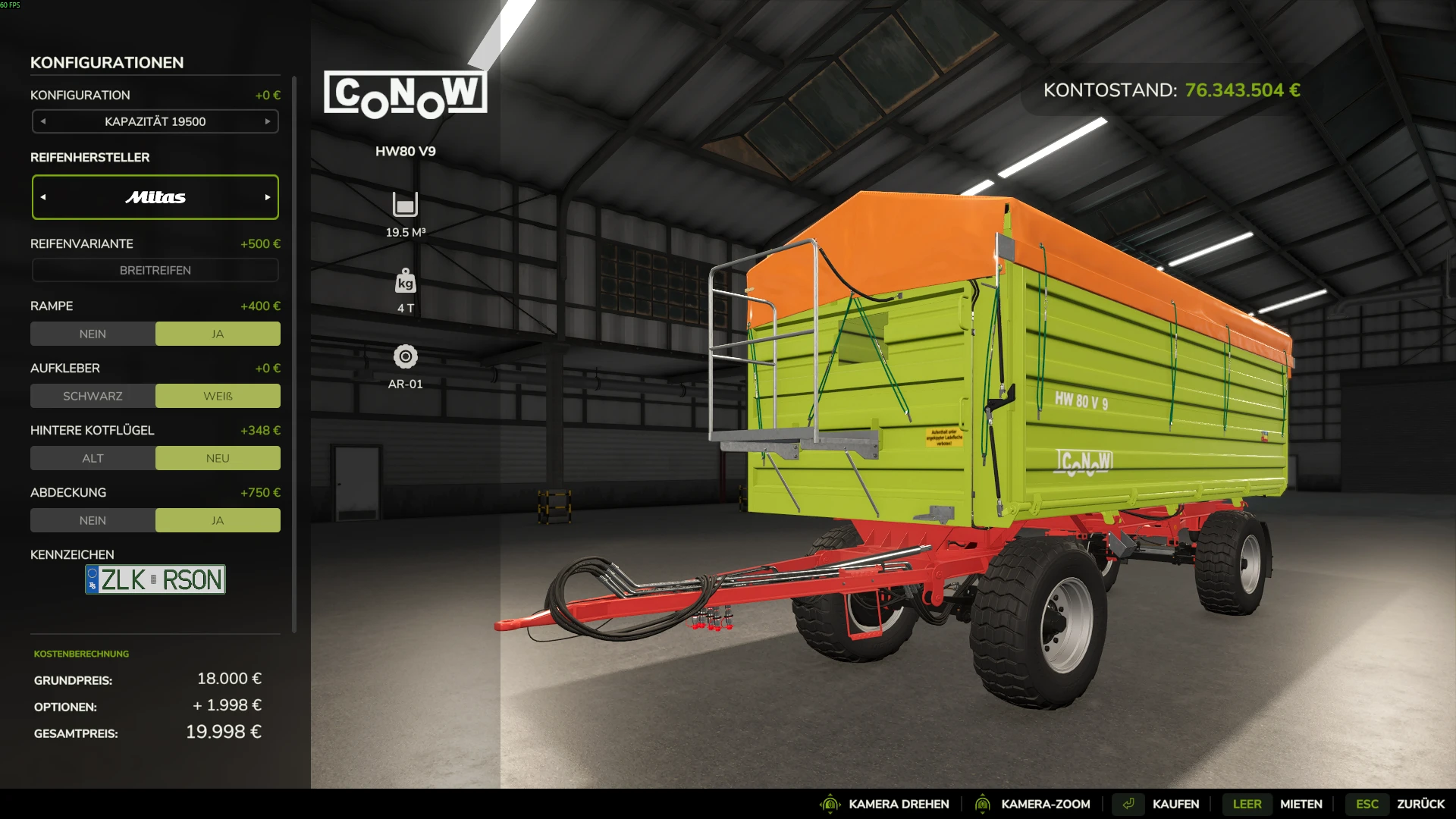The image size is (1456, 819).
Task: Disable Abdeckung by choosing NEIN
Action: [x=93, y=519]
